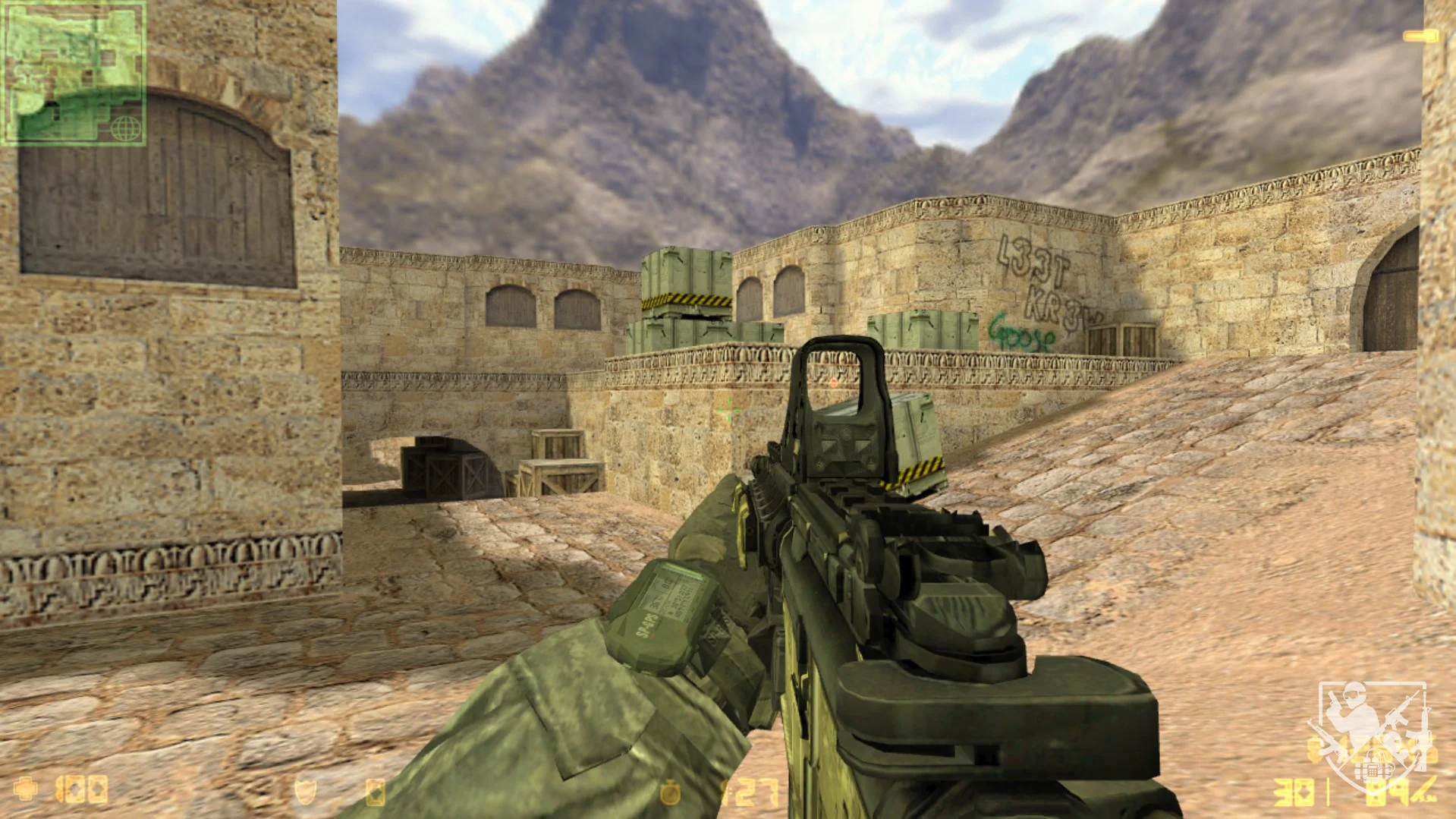Screen dimensions: 1456x819
Task: Select the health cross icon
Action: (27, 789)
